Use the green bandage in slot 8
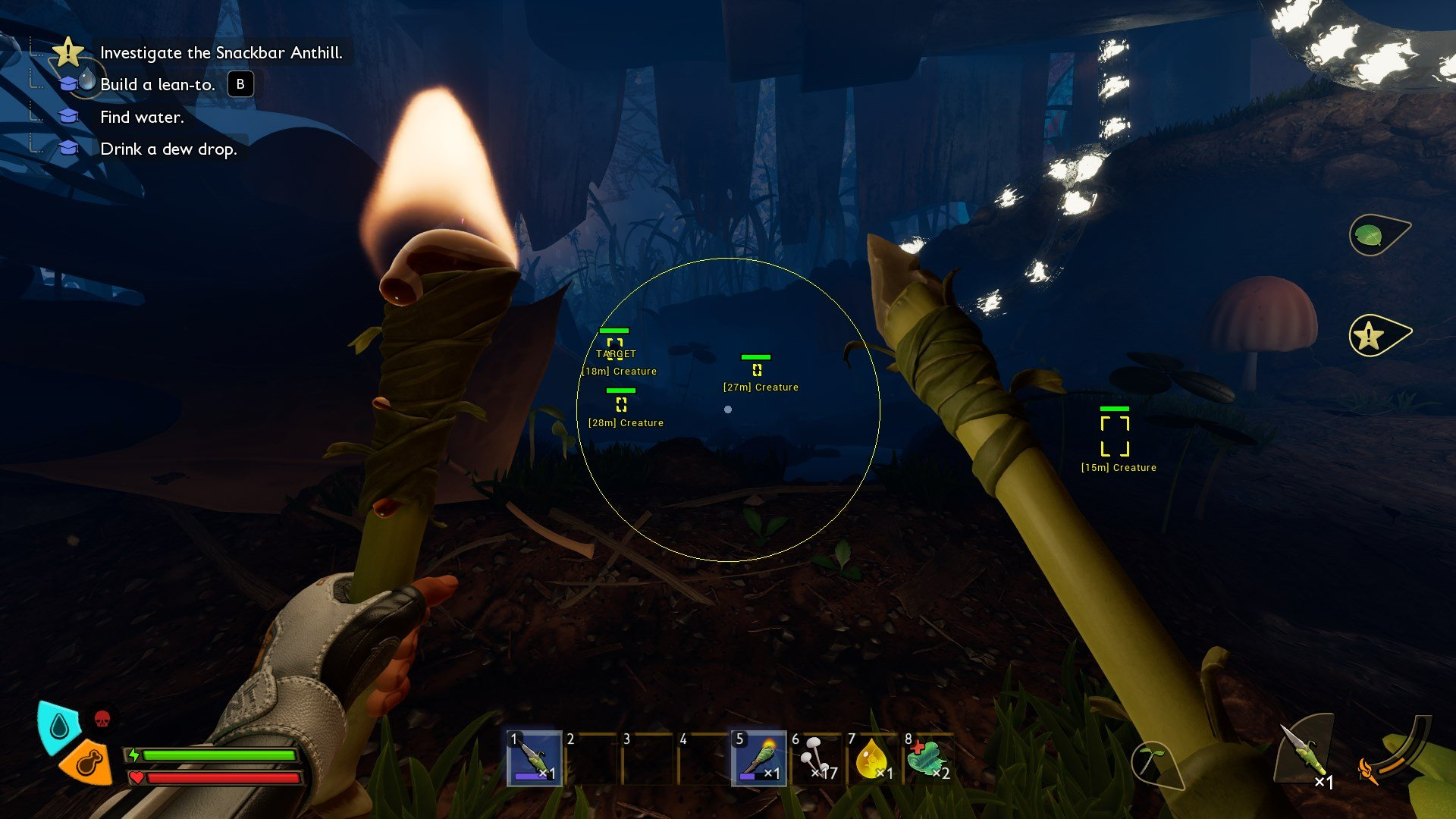Viewport: 1456px width, 819px height. coord(927,758)
